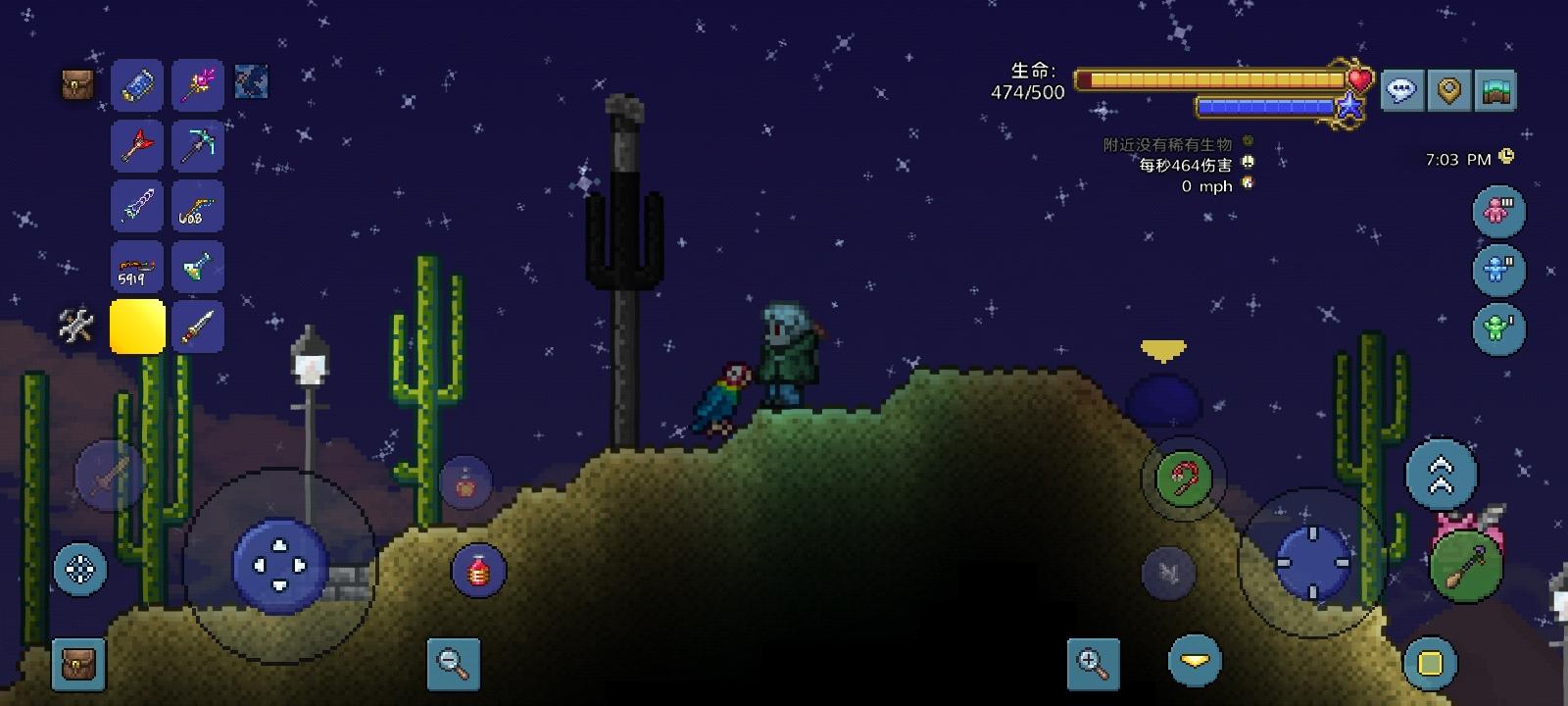
Task: Select the sword in the hotbar
Action: tap(197, 326)
